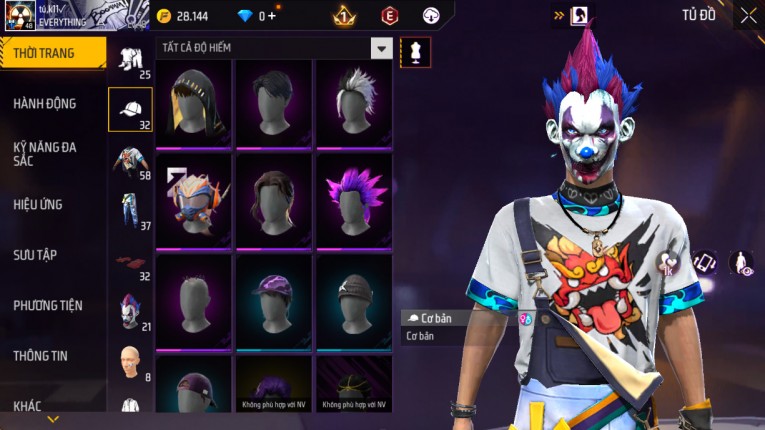Select the white mohawk hairstyle
The image size is (765, 430).
[353, 101]
